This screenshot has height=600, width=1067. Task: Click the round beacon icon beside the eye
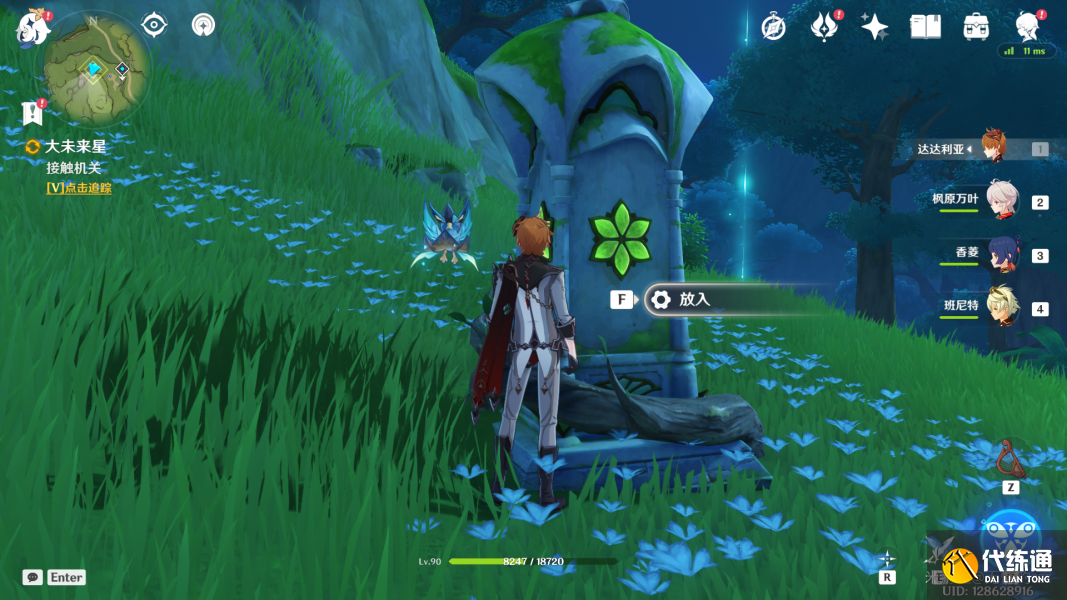tap(204, 25)
